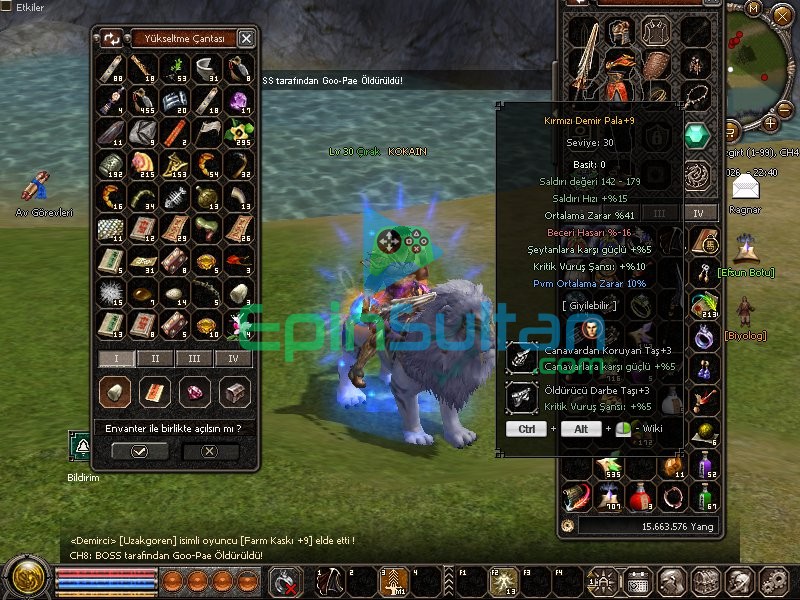Choose the pink gem filter at bag bottom

click(x=194, y=392)
